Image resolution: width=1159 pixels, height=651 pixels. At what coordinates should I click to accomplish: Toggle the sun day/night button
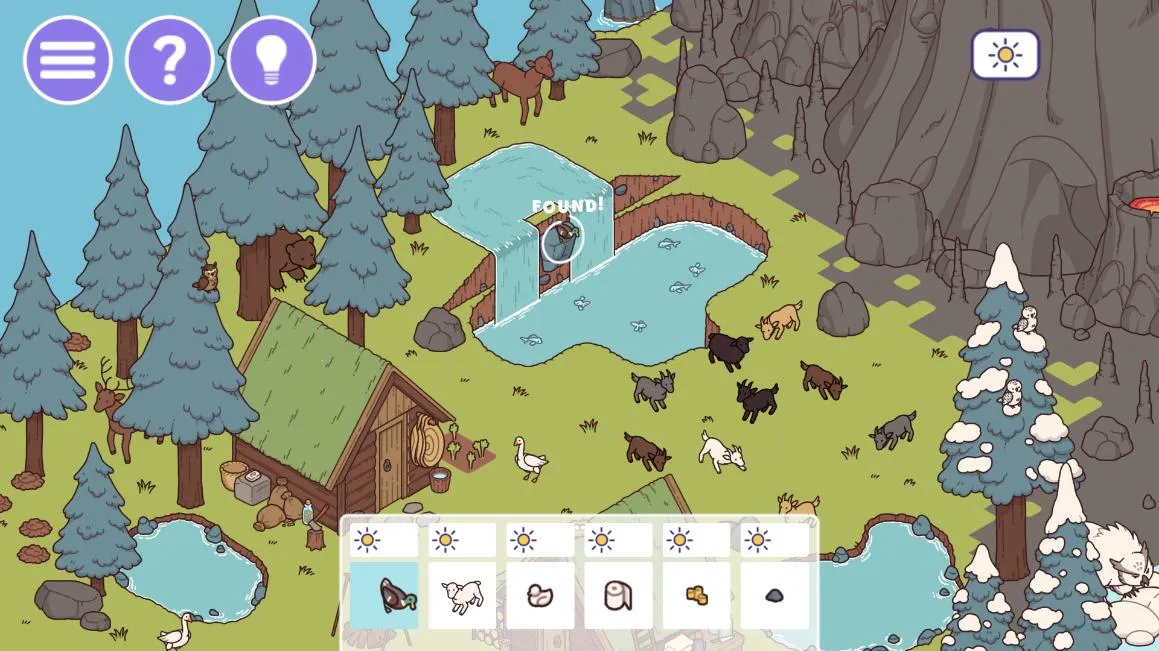point(1005,55)
